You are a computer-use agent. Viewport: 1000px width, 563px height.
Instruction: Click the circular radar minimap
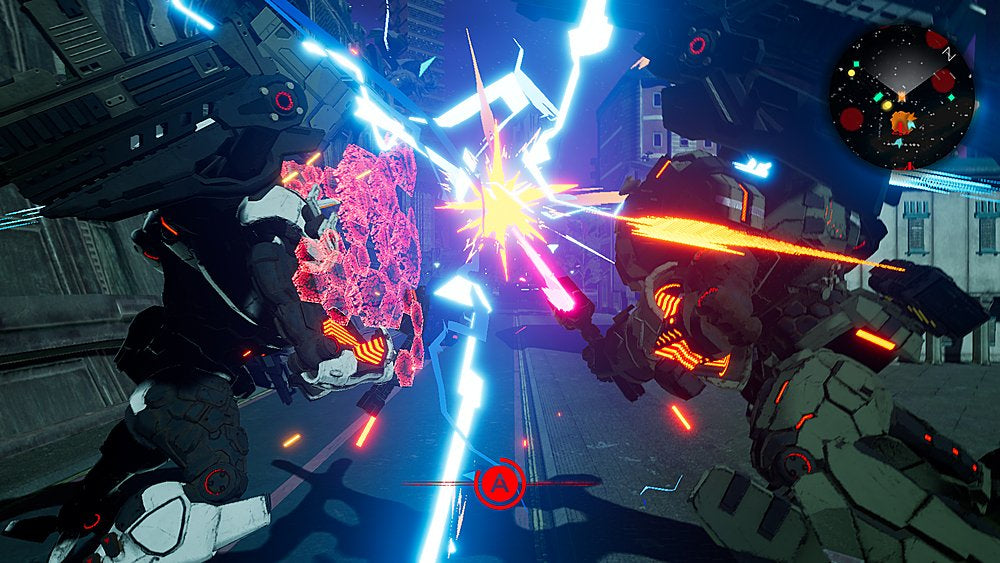901,97
